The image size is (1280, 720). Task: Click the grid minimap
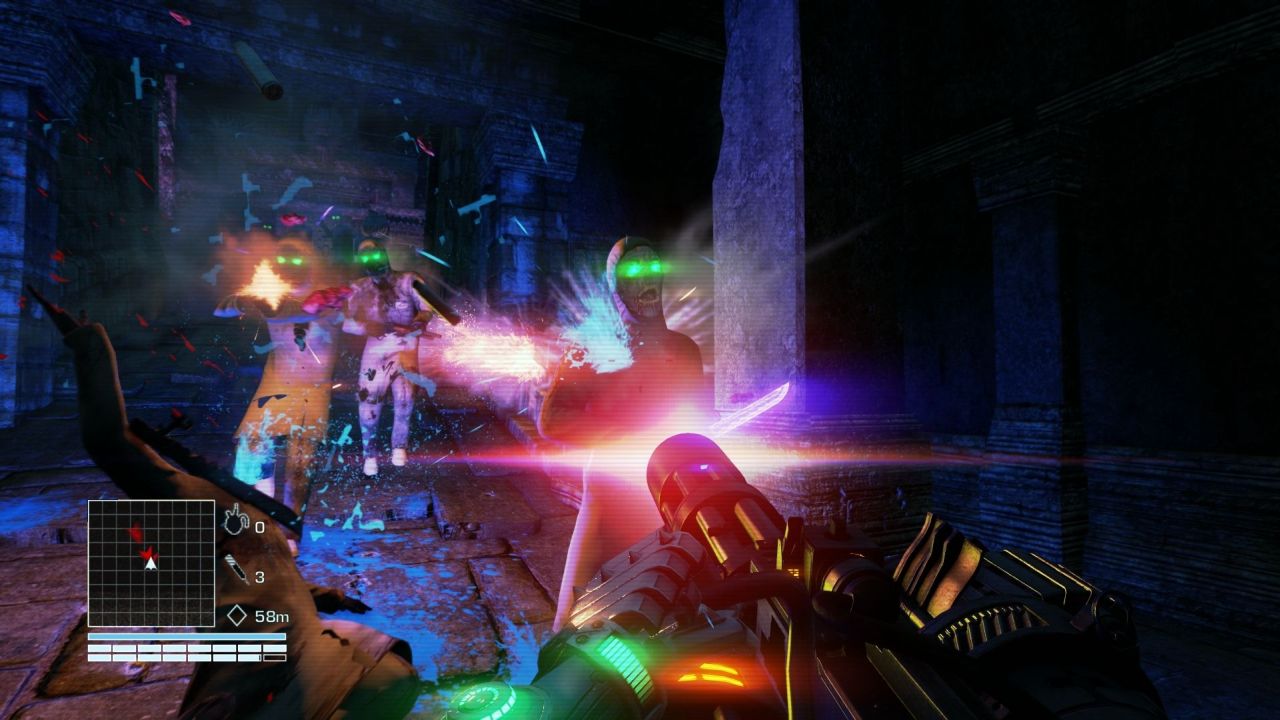pos(151,563)
